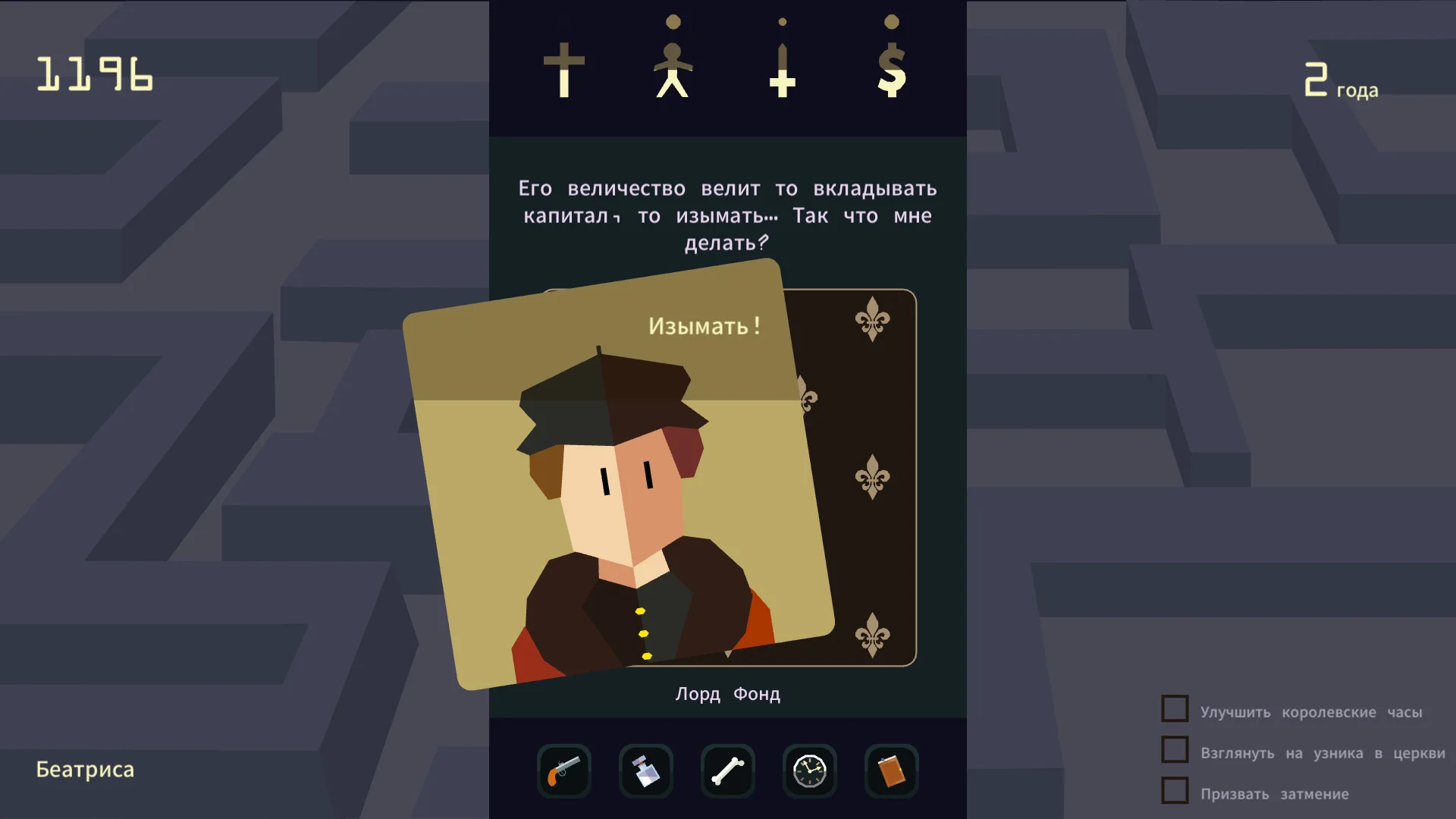This screenshot has height=819, width=1456.
Task: Click the potion flask inventory item
Action: point(645,770)
